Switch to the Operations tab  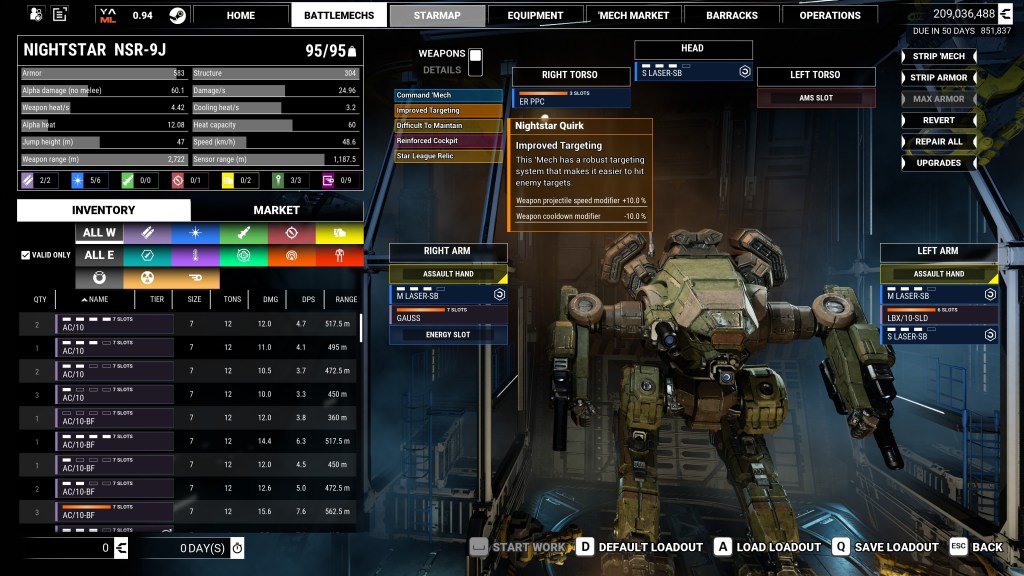click(830, 15)
